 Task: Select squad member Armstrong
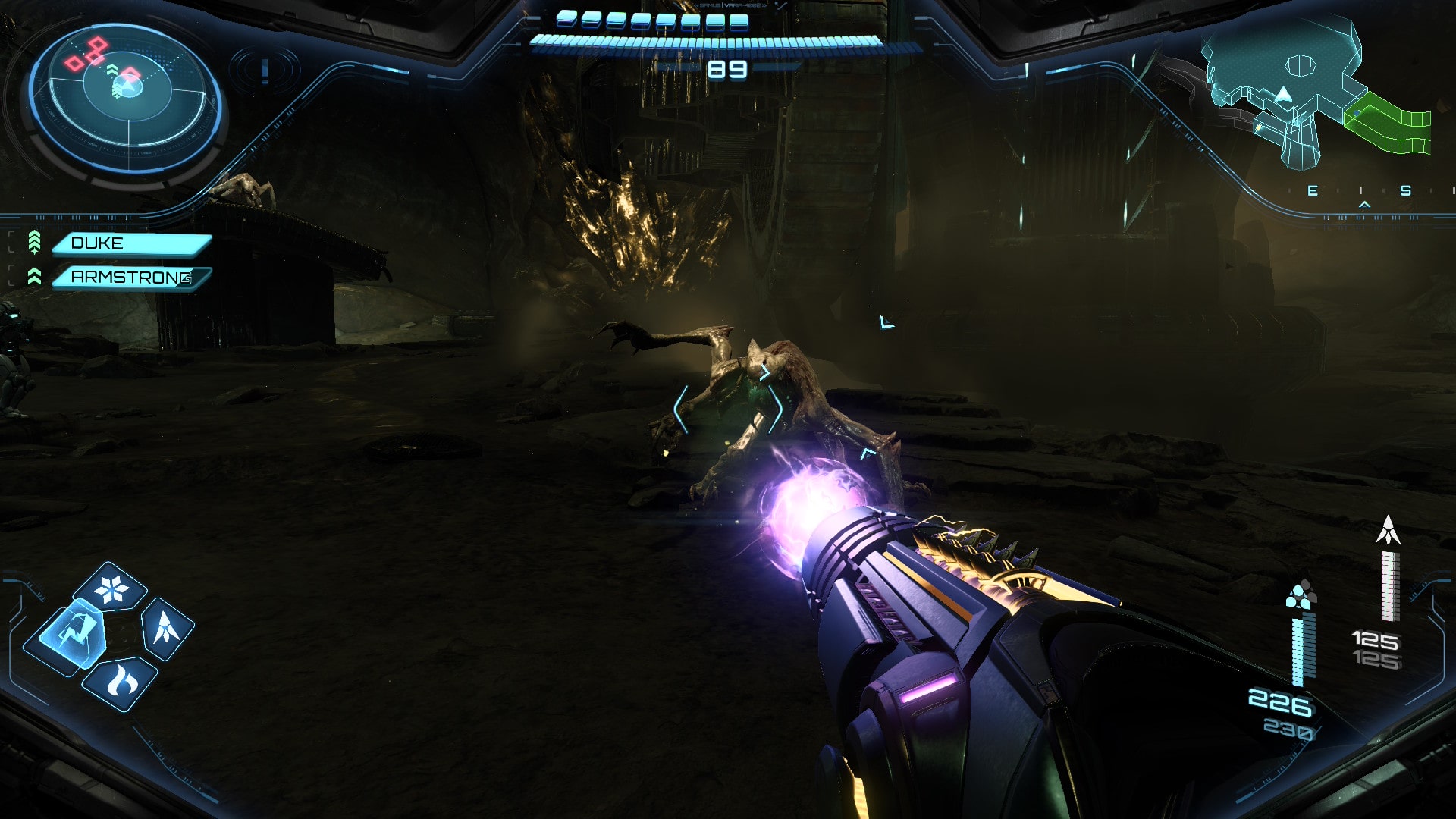point(130,278)
